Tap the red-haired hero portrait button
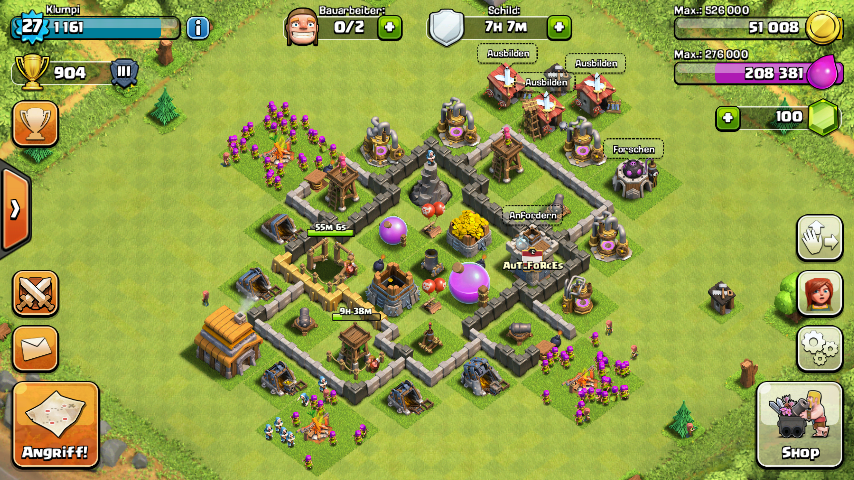 (x=819, y=293)
